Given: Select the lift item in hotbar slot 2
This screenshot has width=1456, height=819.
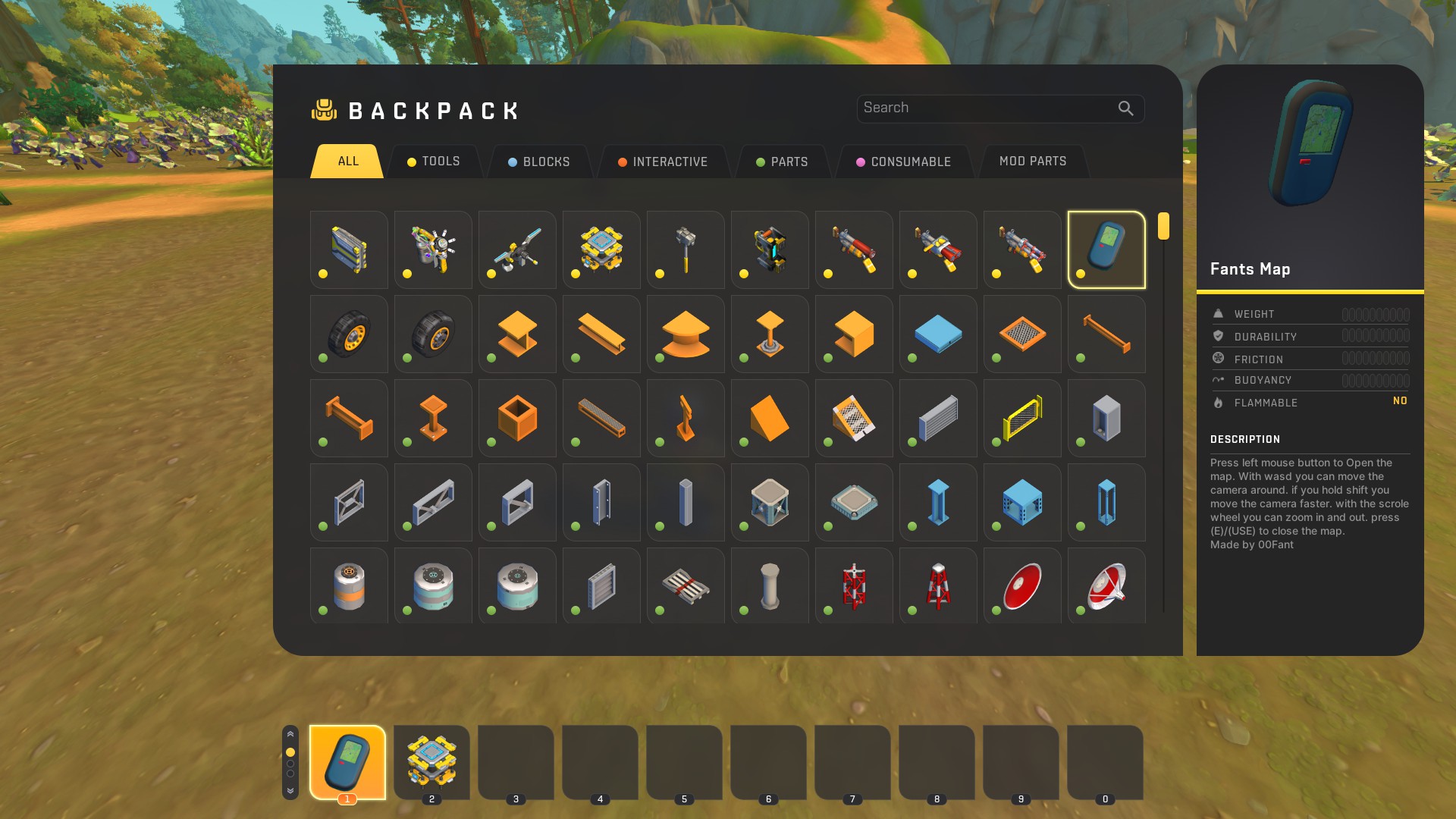Looking at the screenshot, I should click(x=431, y=761).
